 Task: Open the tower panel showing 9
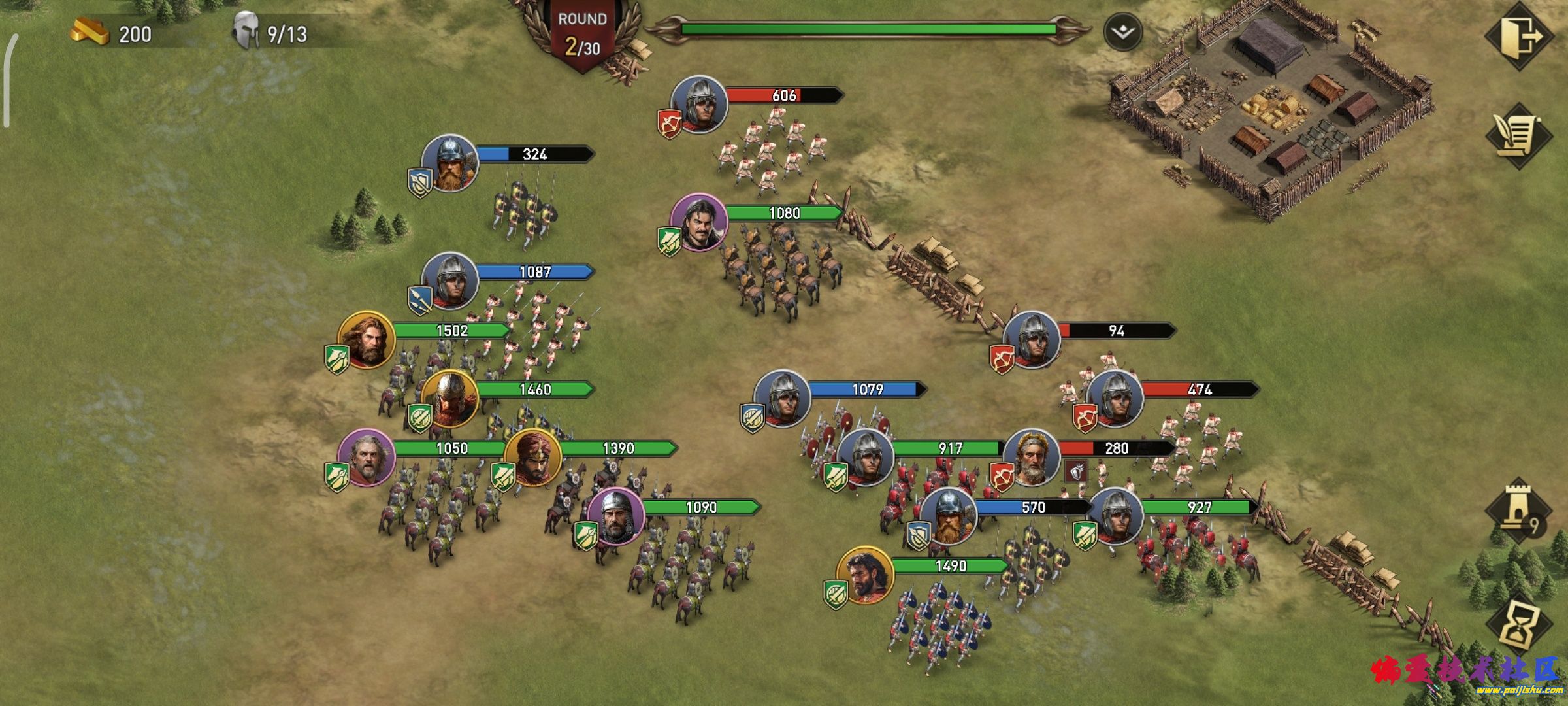1518,510
